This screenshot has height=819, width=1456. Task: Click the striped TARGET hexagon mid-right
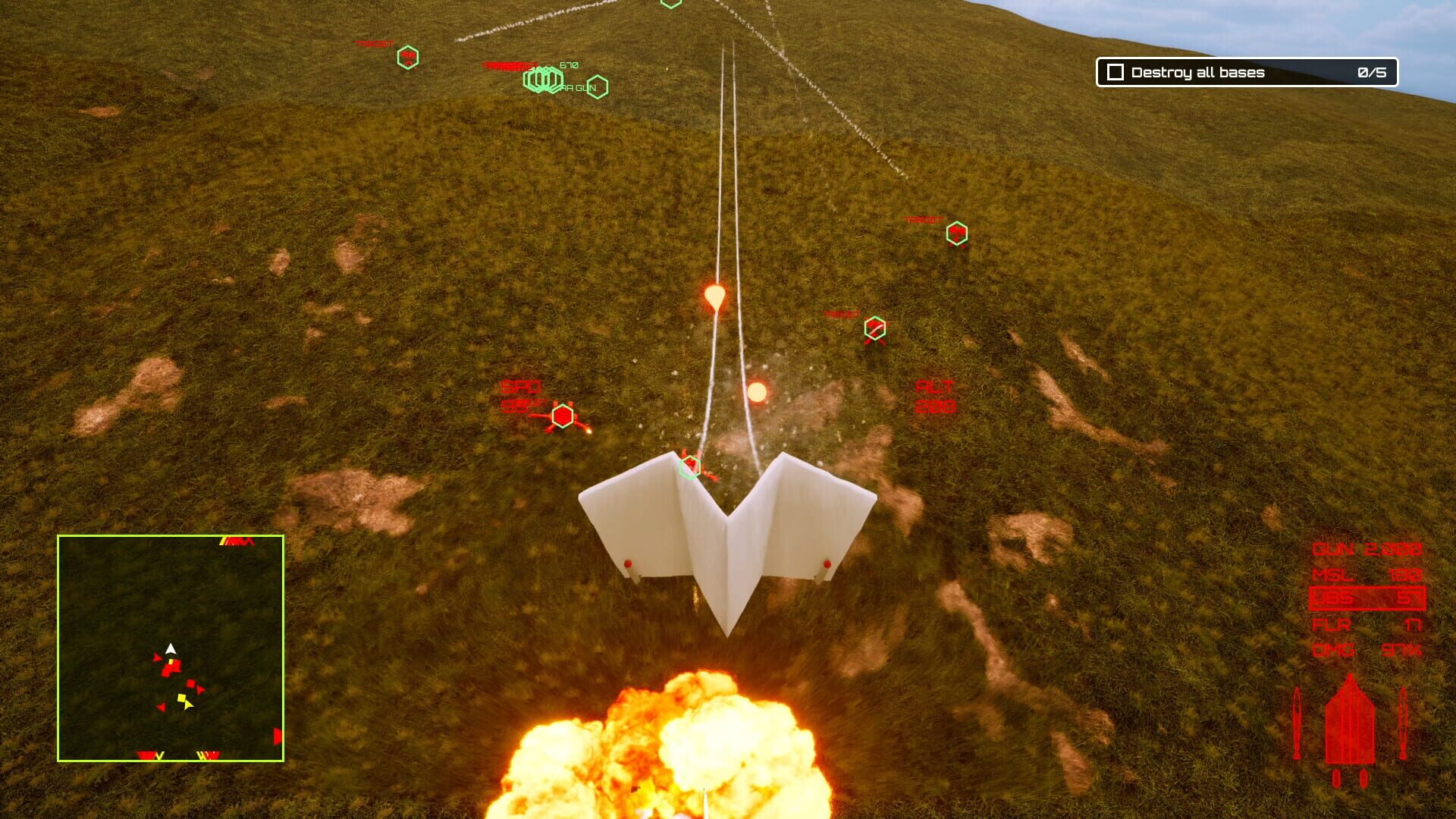pos(874,327)
